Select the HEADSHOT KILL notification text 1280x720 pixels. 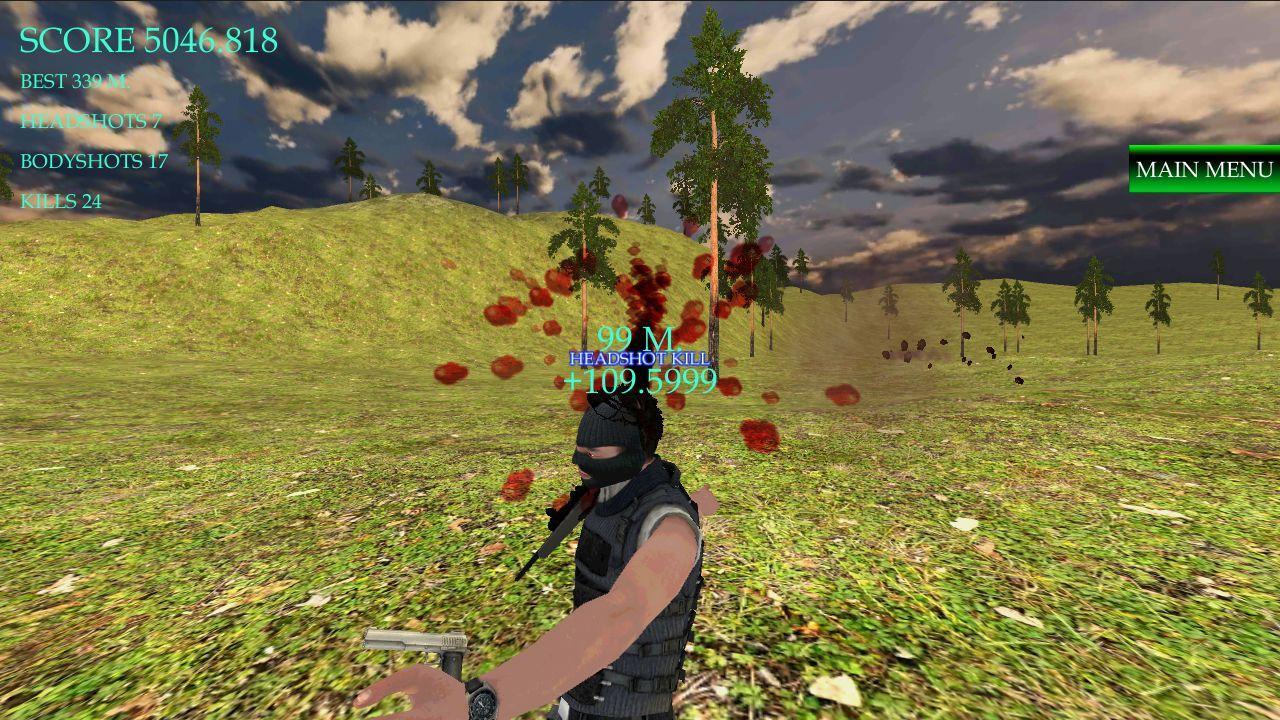[638, 356]
